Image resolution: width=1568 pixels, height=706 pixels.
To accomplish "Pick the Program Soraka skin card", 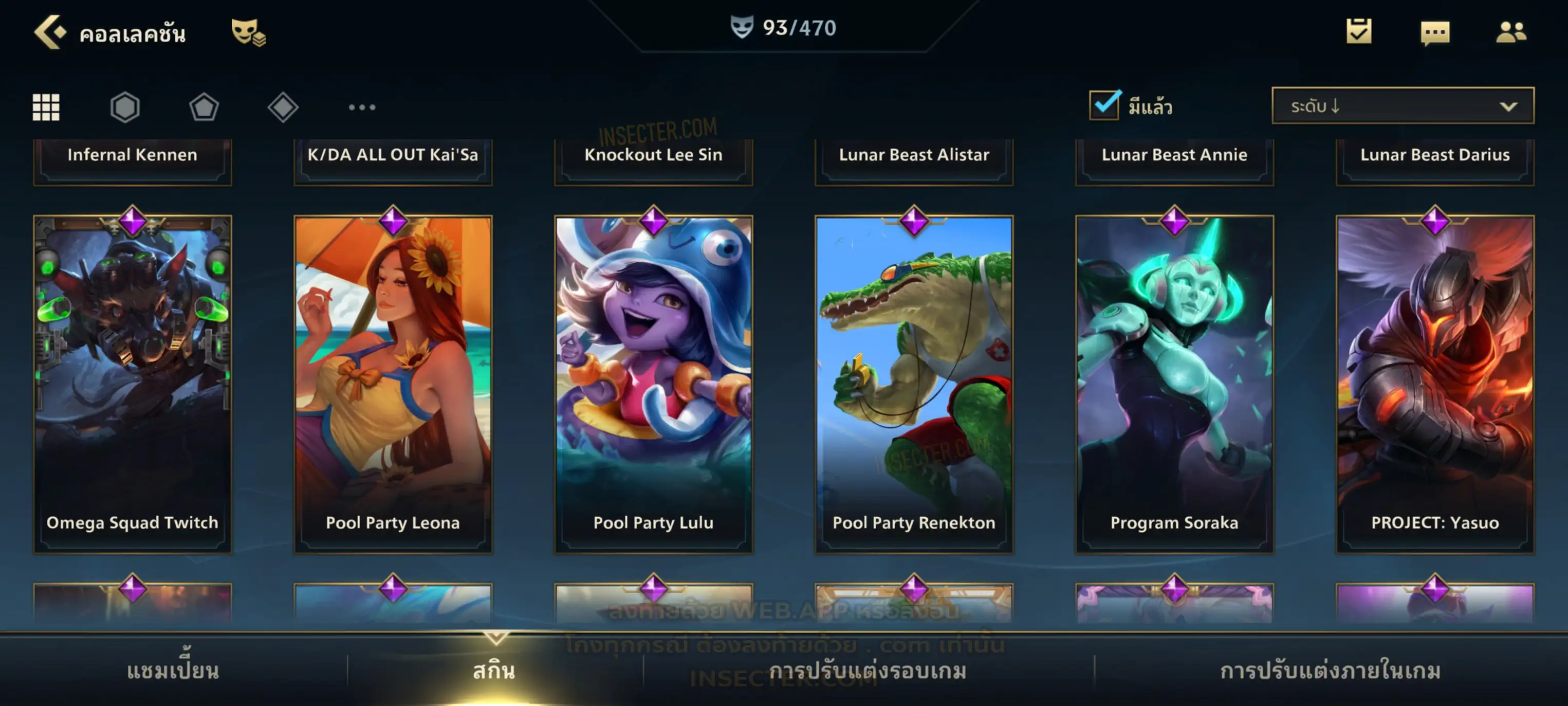I will (x=1174, y=384).
